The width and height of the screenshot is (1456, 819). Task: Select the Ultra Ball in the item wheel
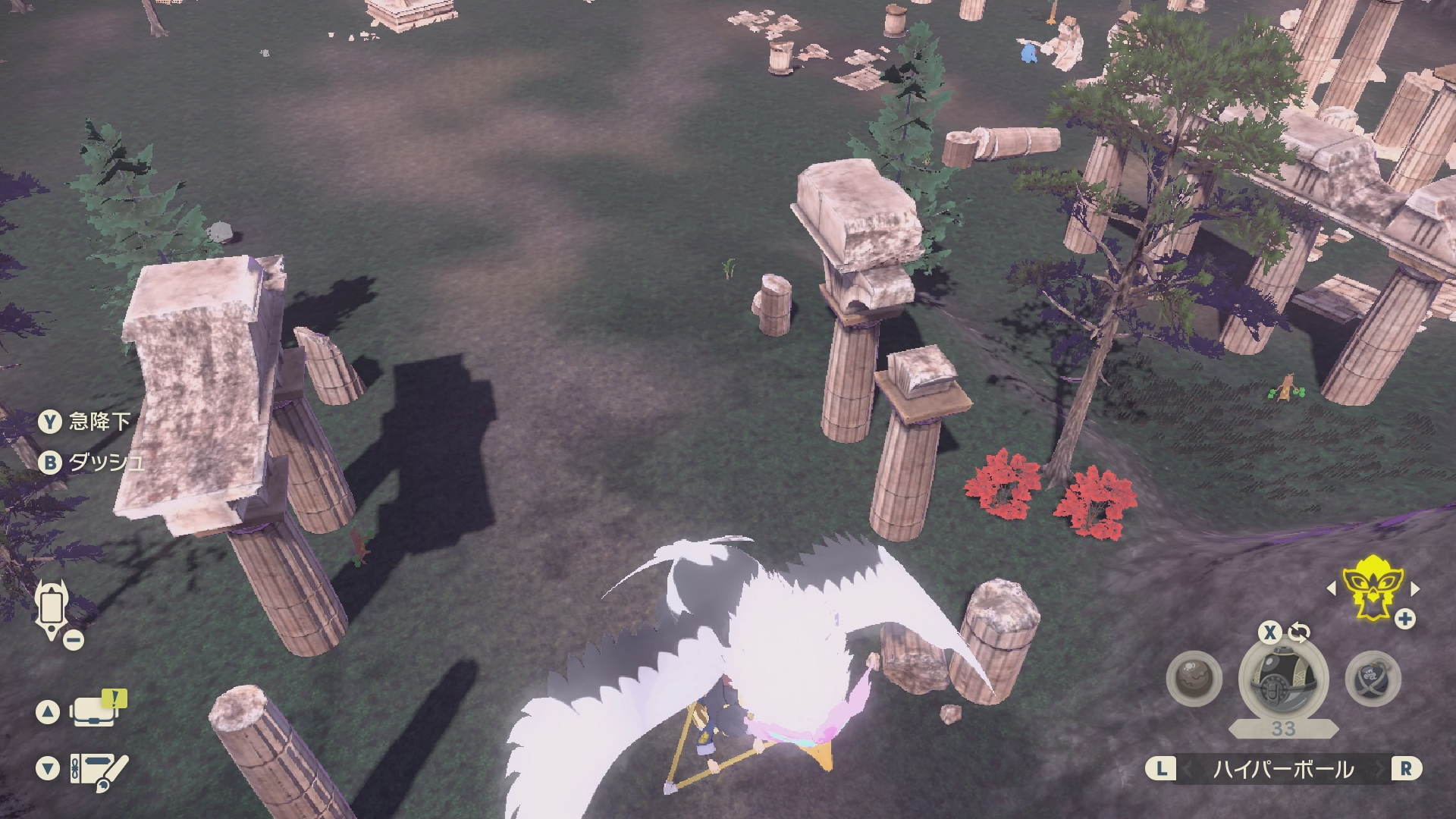[1283, 679]
